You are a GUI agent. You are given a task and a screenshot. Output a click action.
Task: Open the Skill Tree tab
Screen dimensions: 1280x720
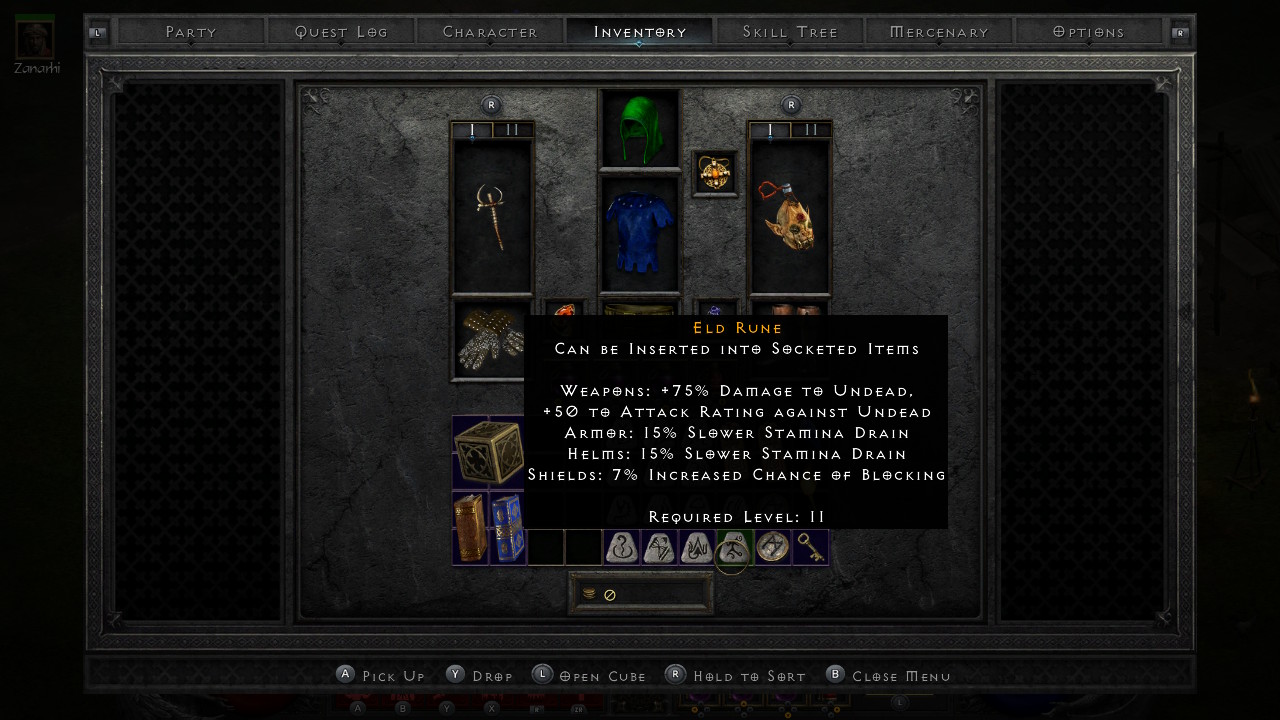pyautogui.click(x=790, y=32)
